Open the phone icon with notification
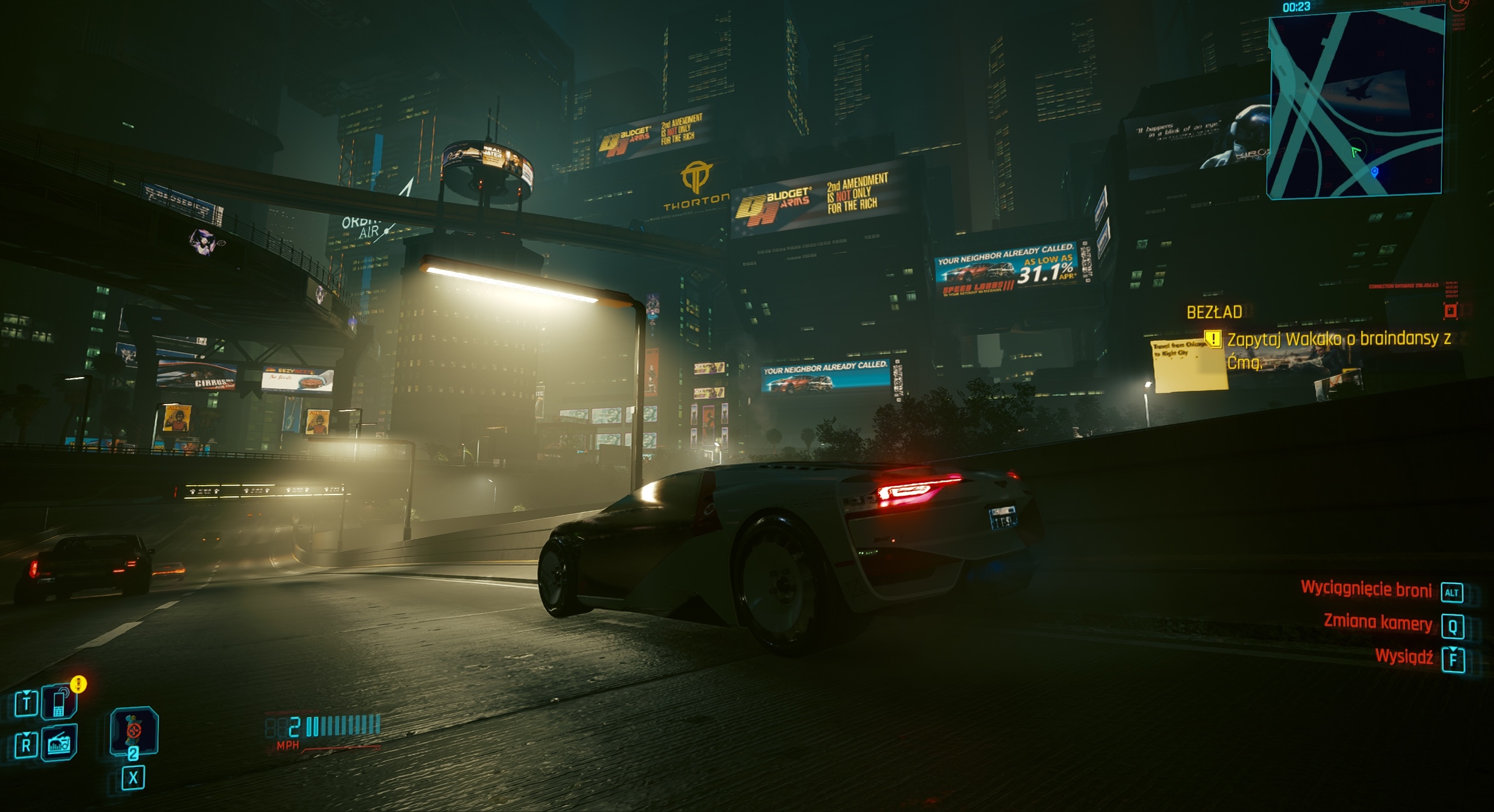This screenshot has height=812, width=1494. click(59, 702)
